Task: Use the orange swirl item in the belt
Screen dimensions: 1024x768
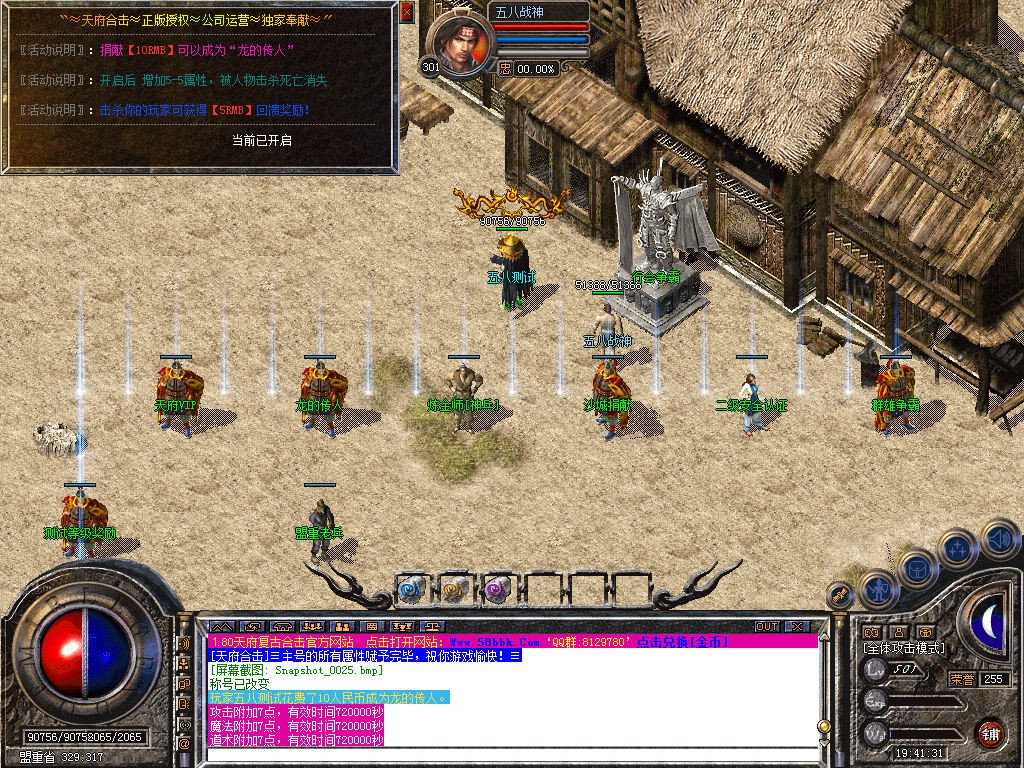Action: [455, 590]
